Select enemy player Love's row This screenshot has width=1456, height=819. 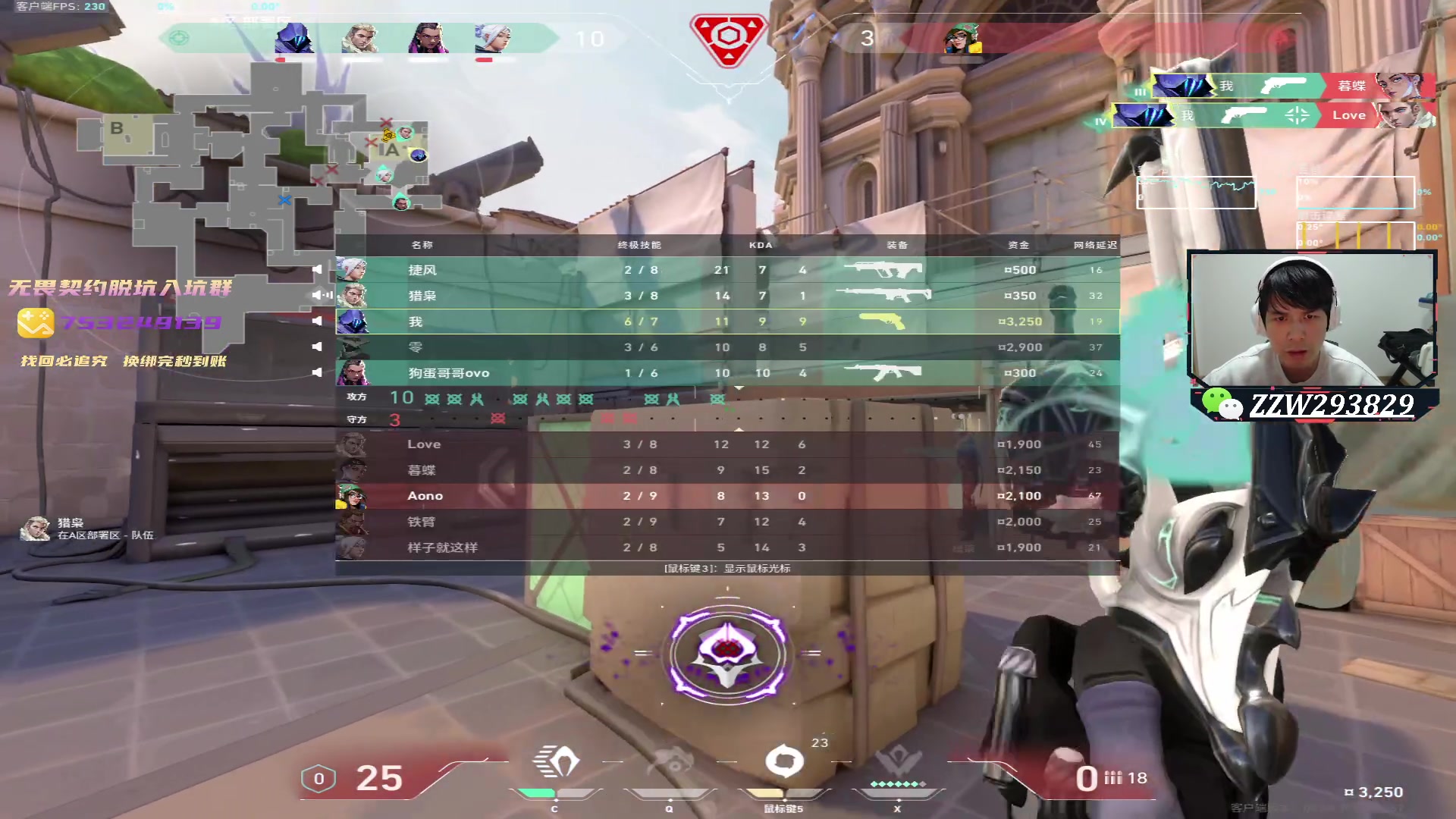tap(726, 444)
